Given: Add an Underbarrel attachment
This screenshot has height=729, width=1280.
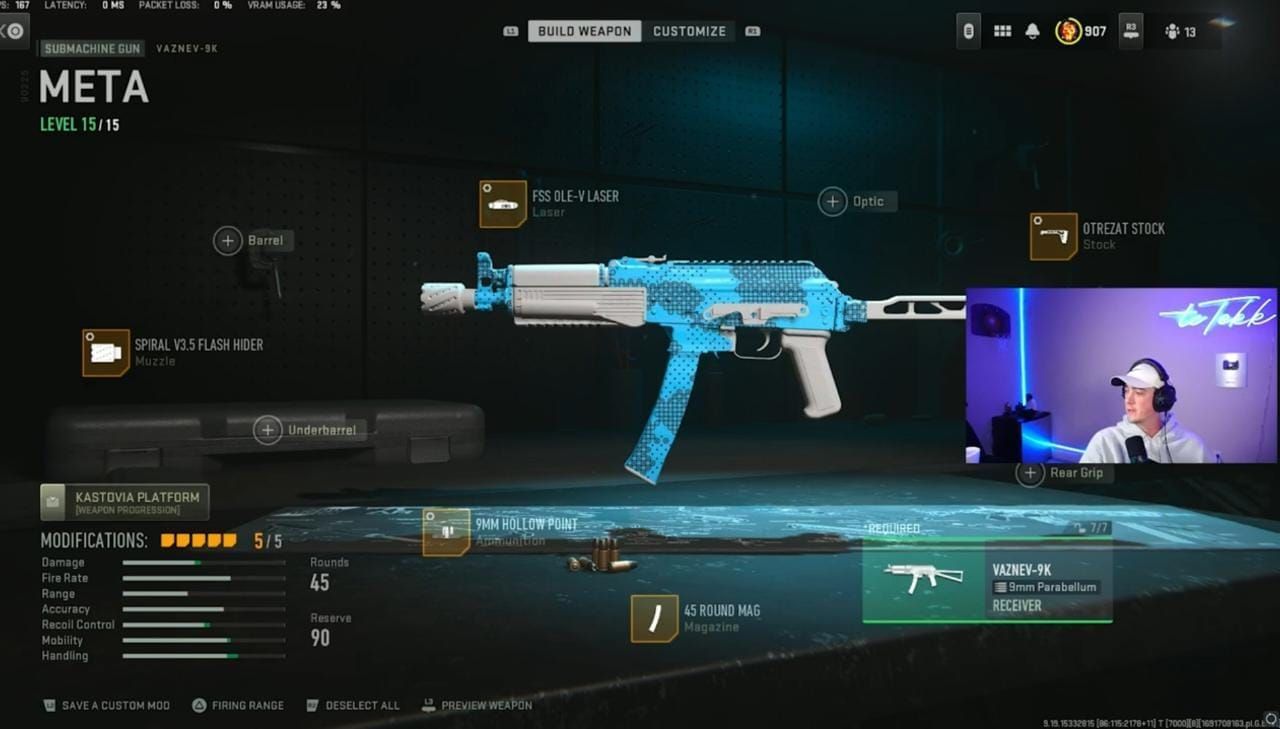Looking at the screenshot, I should coord(268,430).
